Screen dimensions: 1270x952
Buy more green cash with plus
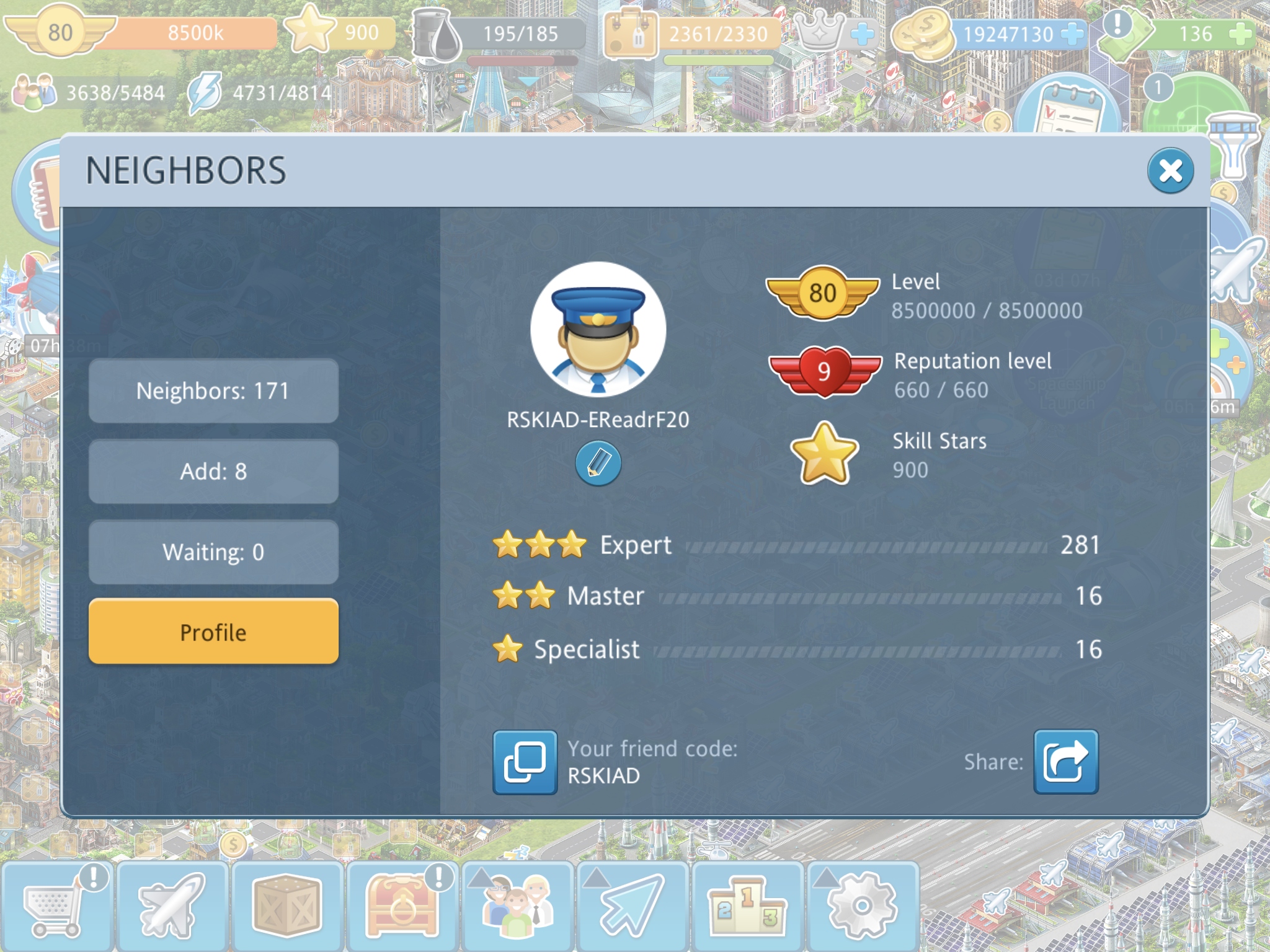click(x=1239, y=34)
